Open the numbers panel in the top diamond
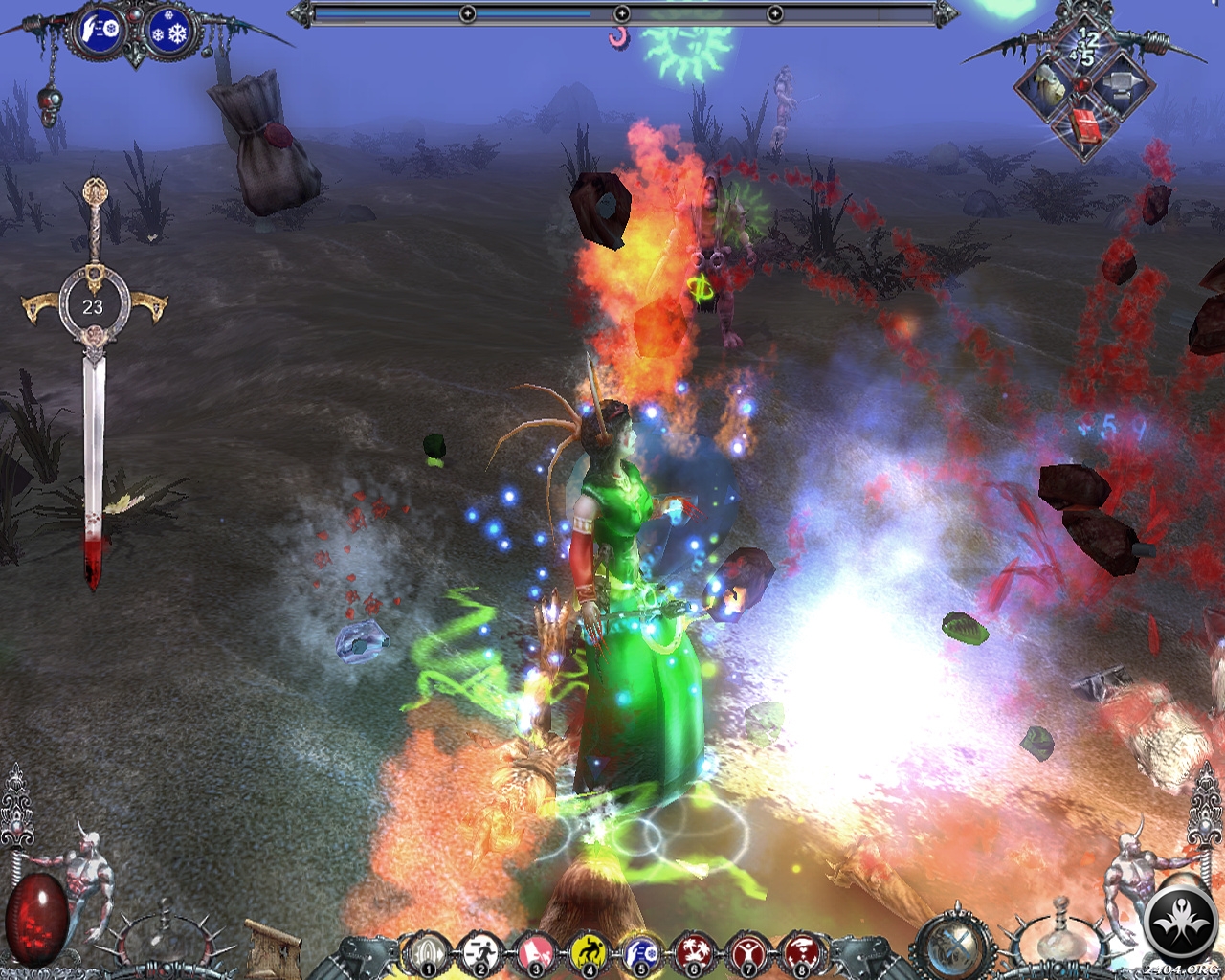1225x980 pixels. (x=1087, y=46)
